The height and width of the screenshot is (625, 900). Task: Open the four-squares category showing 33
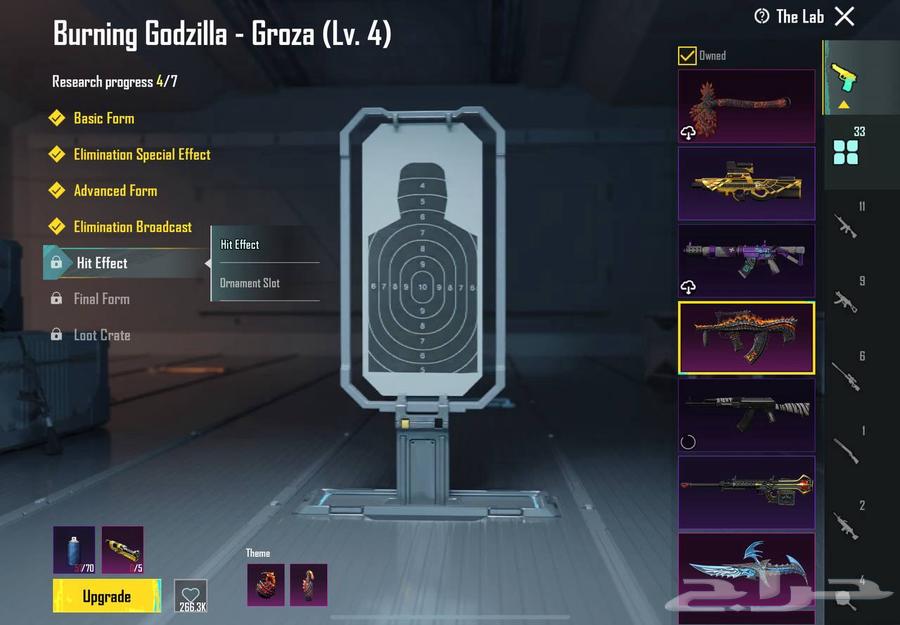tap(846, 146)
